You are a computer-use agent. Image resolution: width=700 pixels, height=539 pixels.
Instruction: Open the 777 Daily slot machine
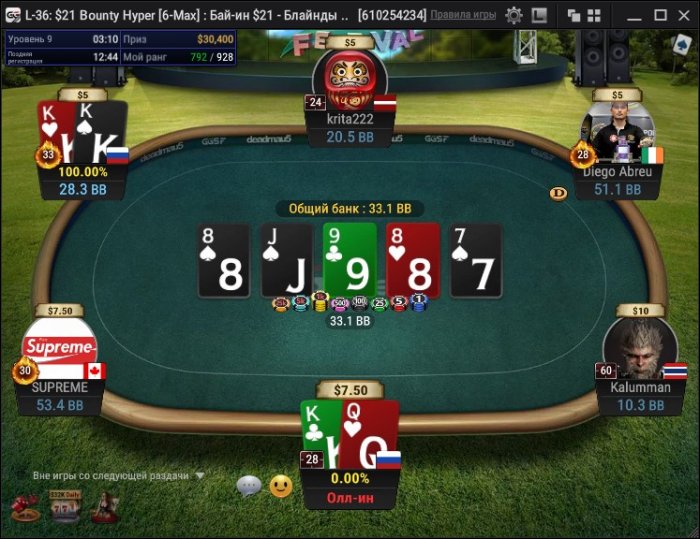pyautogui.click(x=64, y=508)
